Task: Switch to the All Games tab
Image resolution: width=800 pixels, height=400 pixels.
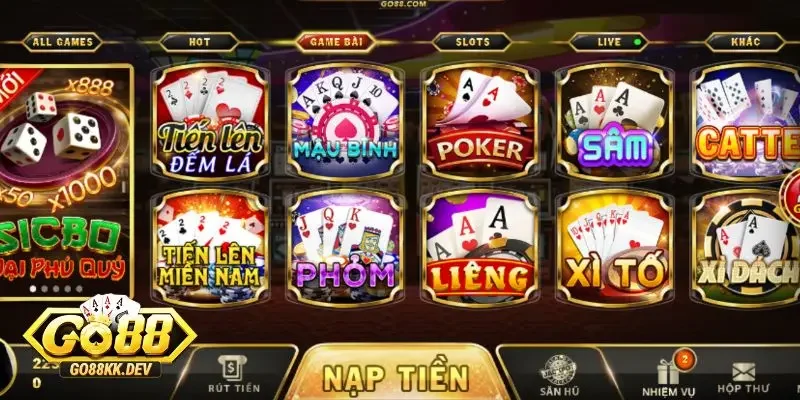Action: 62,42
